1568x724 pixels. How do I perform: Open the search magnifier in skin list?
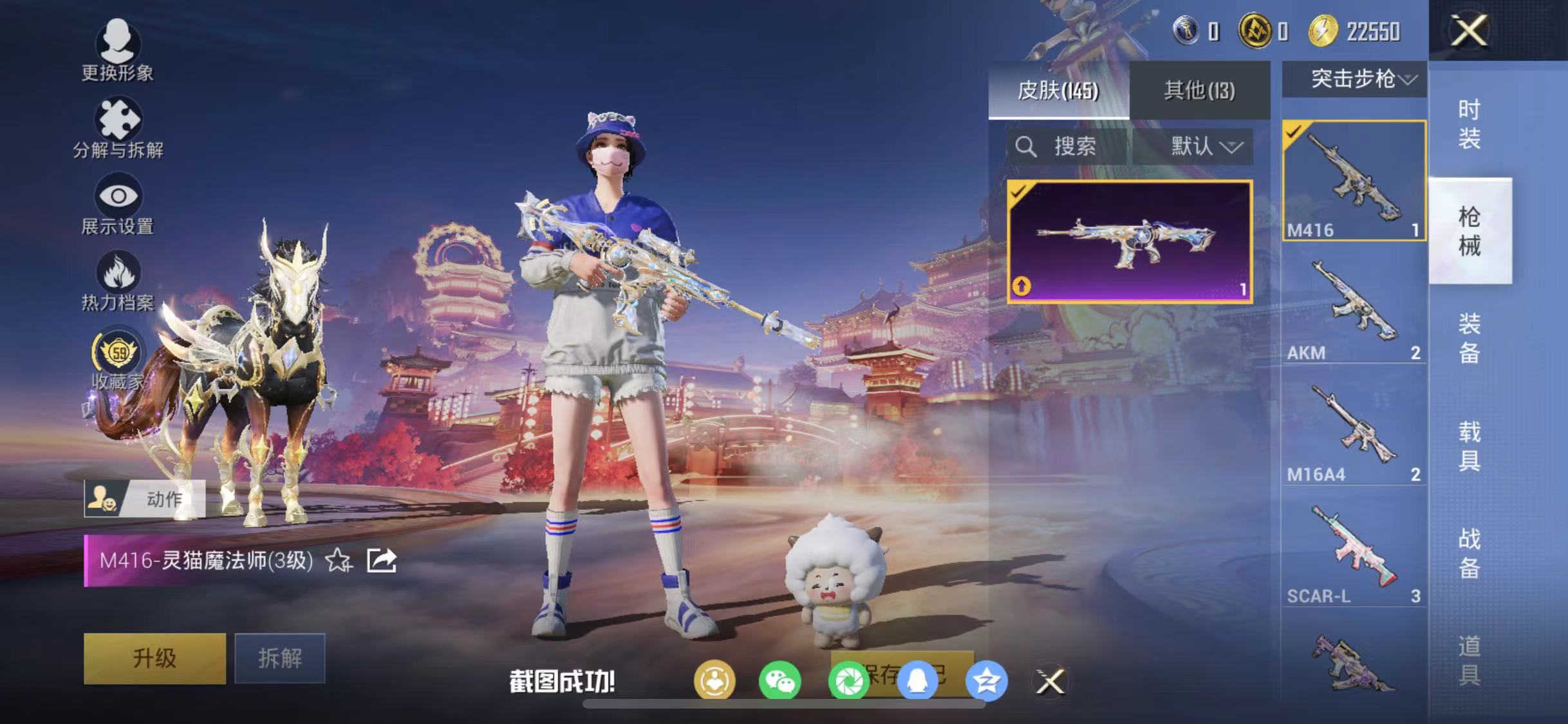[1027, 147]
